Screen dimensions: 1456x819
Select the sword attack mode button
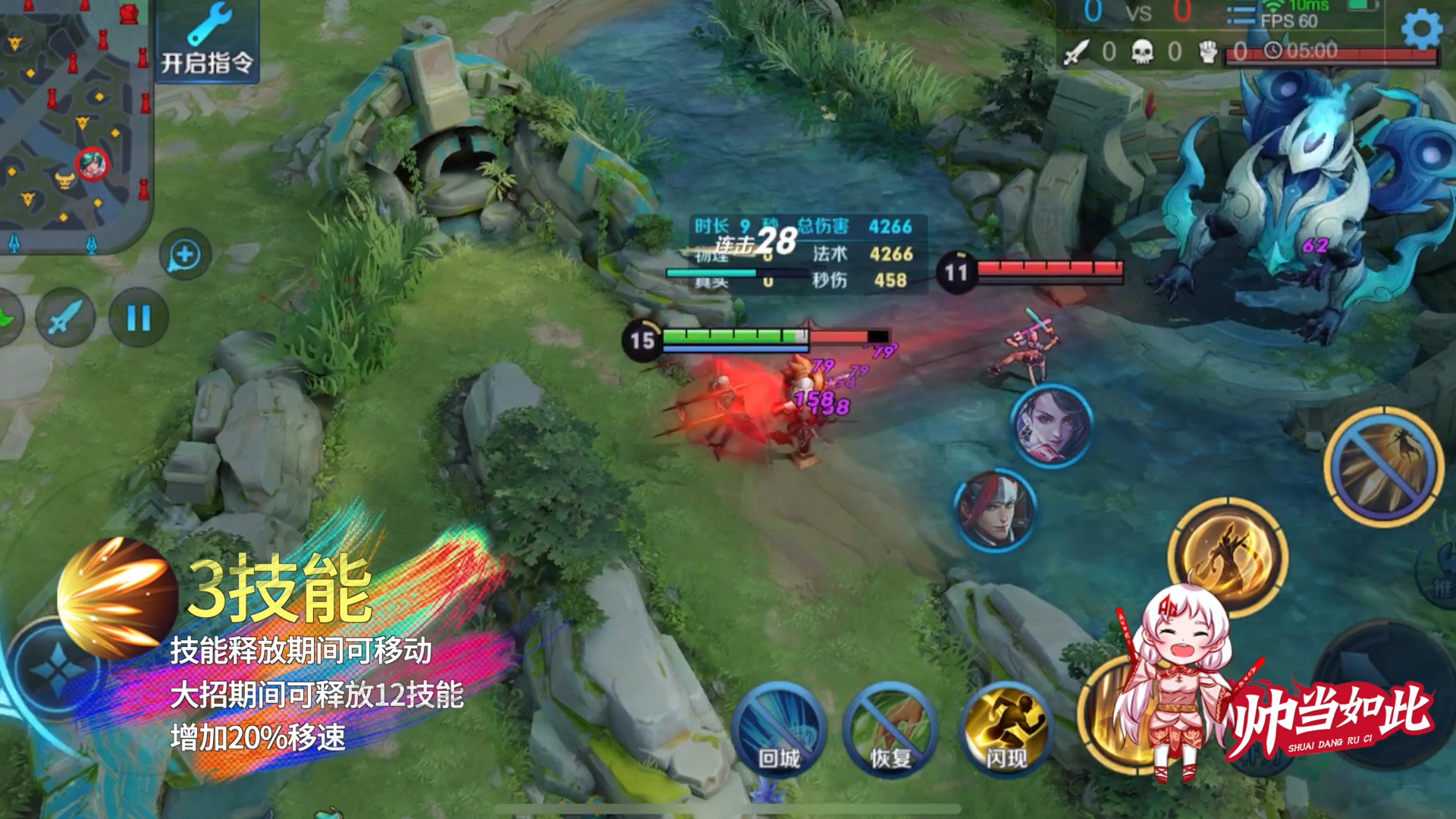pos(65,318)
